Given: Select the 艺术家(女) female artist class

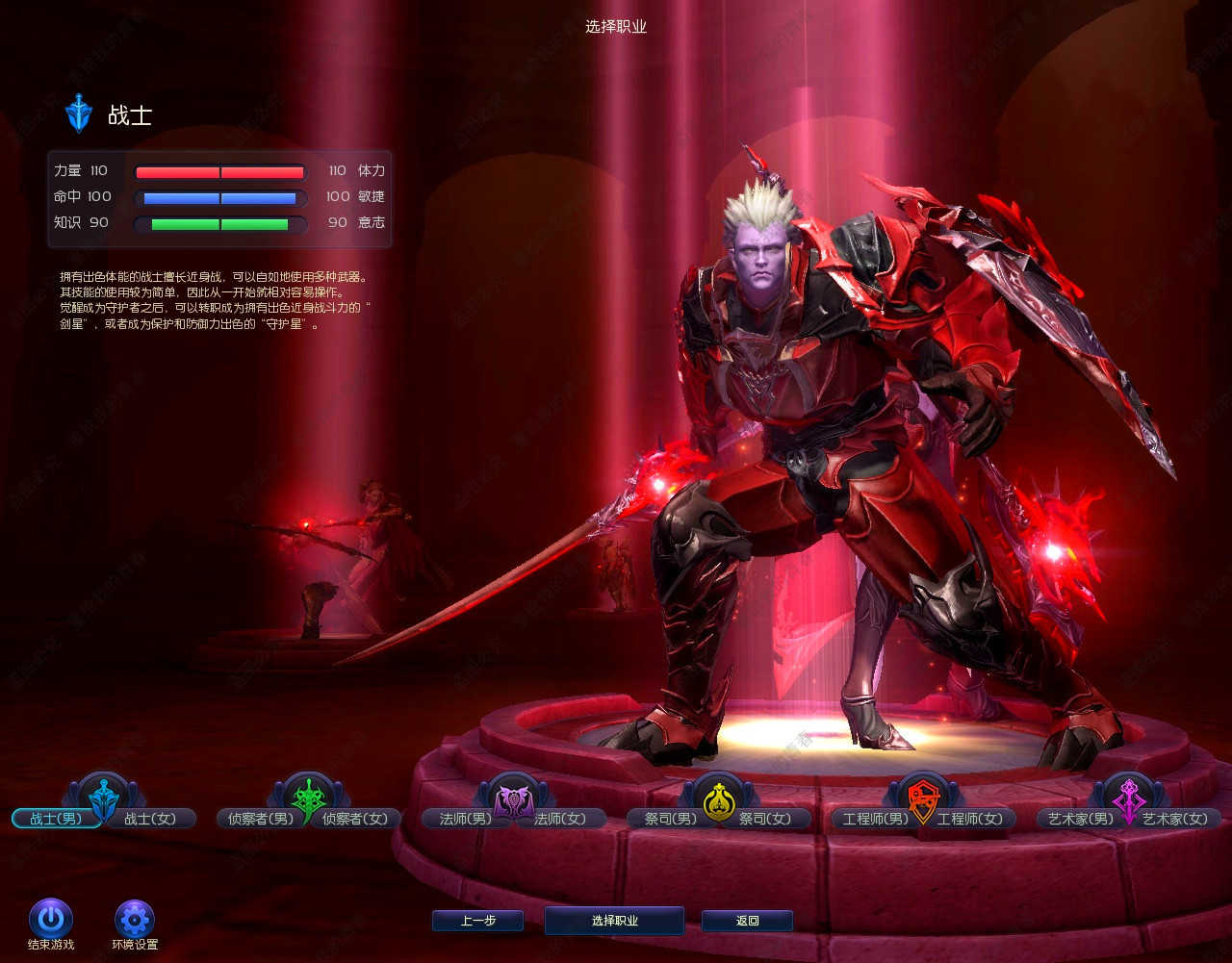Looking at the screenshot, I should (1175, 819).
